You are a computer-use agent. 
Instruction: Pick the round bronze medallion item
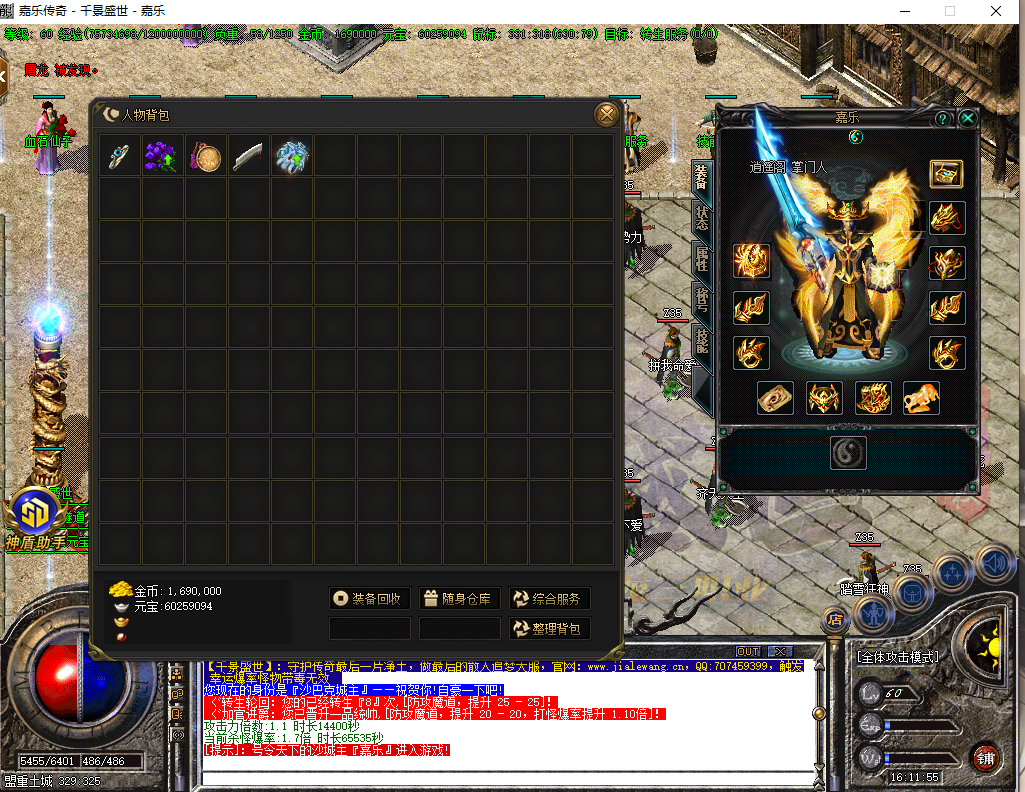pyautogui.click(x=206, y=156)
